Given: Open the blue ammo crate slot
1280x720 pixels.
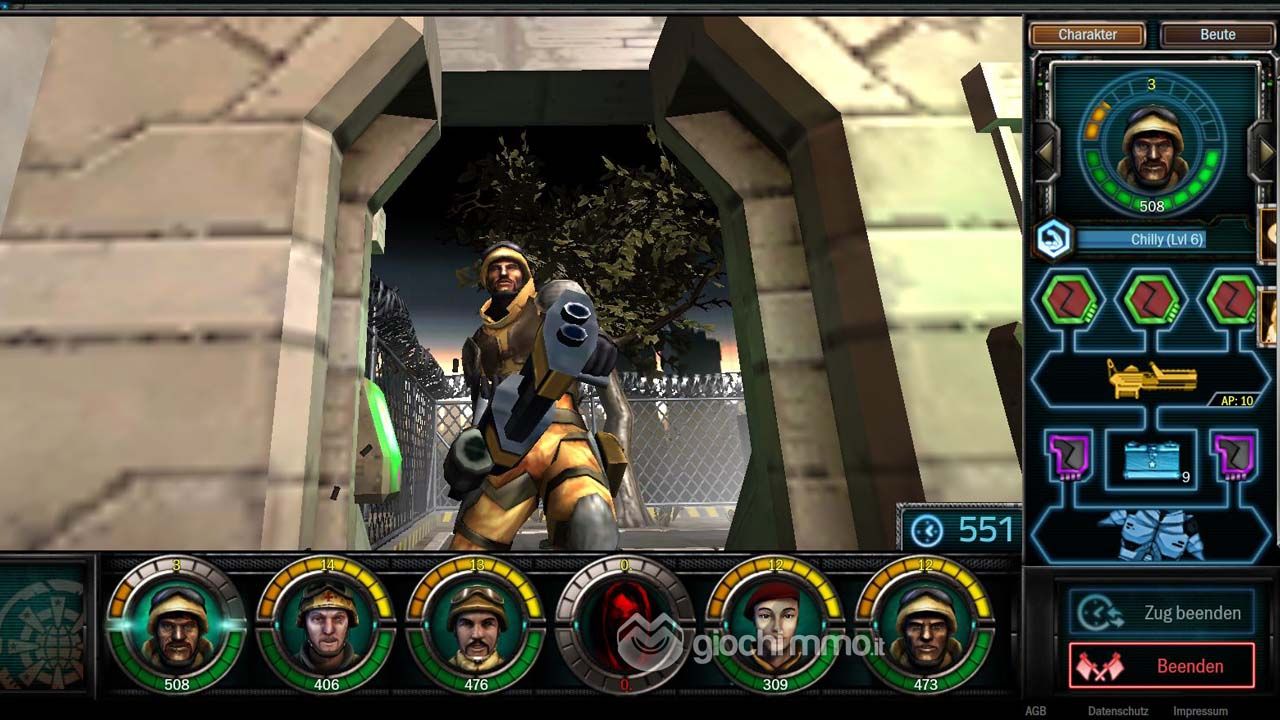Looking at the screenshot, I should [1152, 460].
